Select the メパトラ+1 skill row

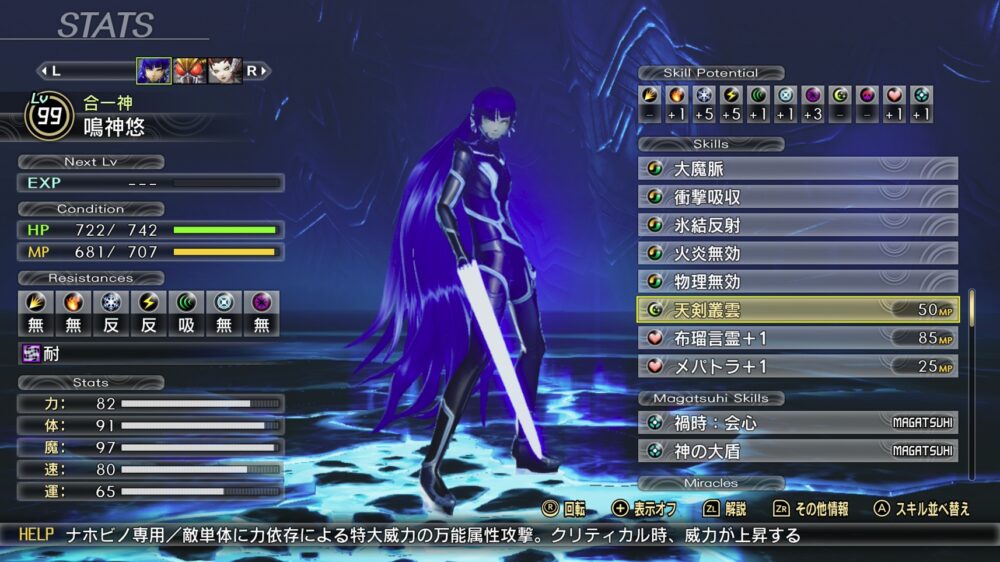[797, 366]
